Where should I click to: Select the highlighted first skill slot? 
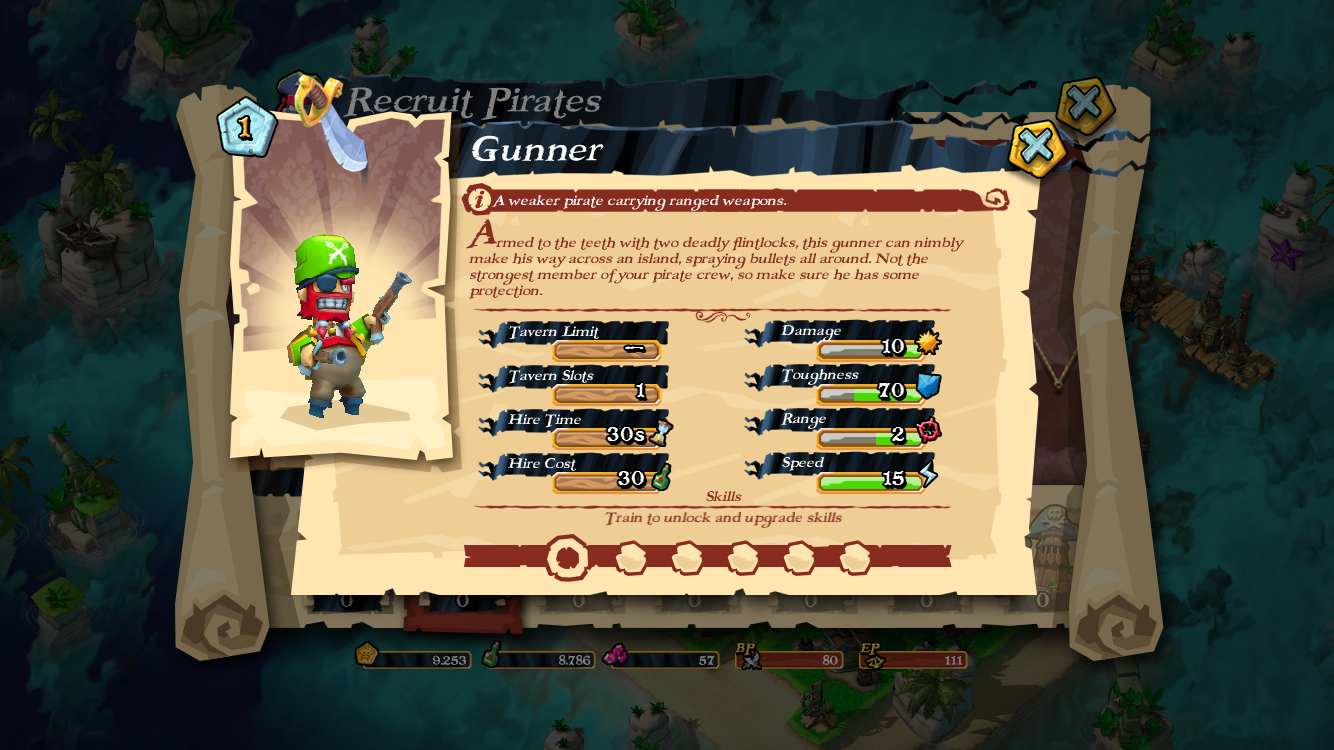(567, 558)
